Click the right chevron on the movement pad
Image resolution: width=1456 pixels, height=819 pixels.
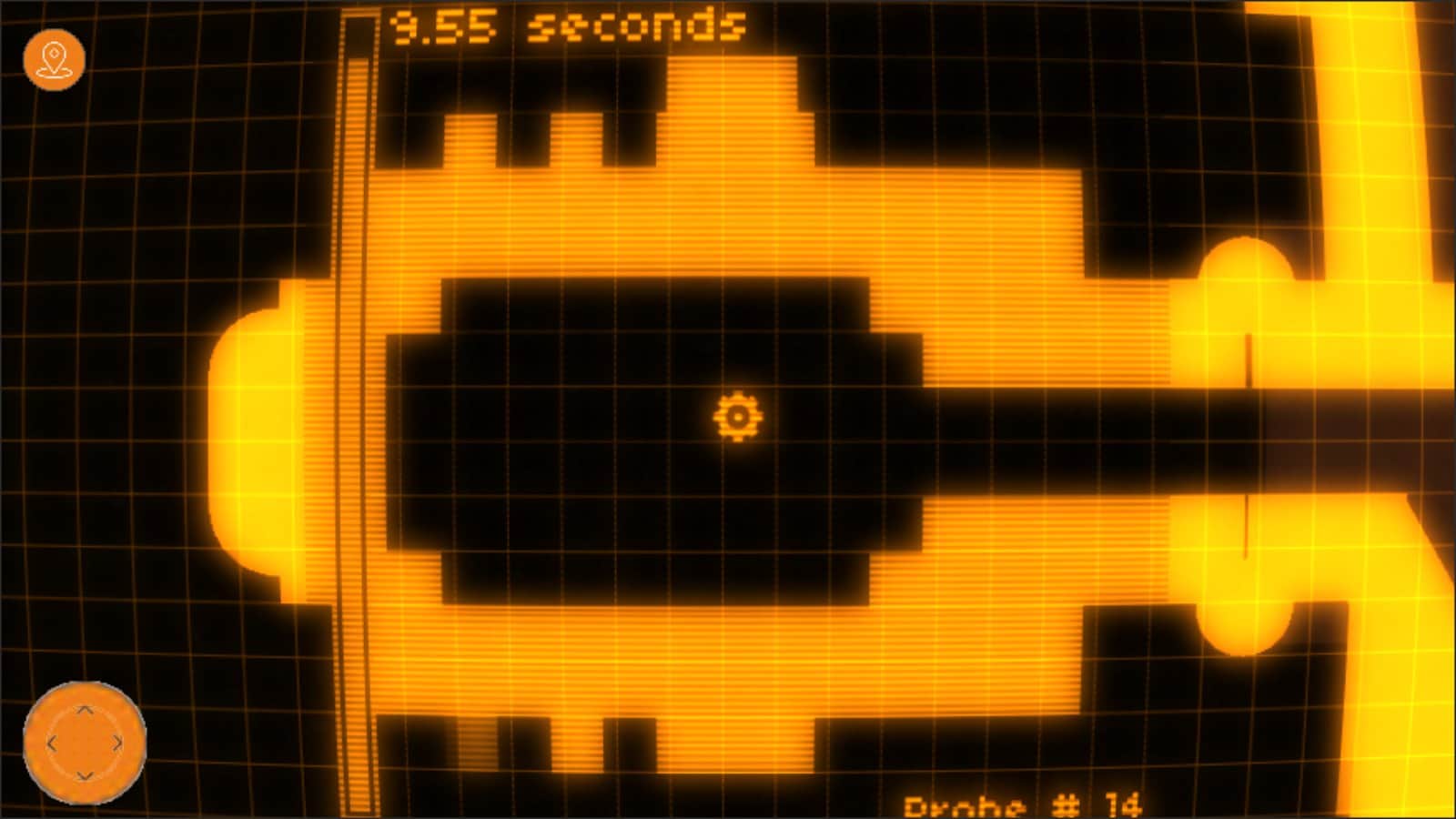[118, 742]
